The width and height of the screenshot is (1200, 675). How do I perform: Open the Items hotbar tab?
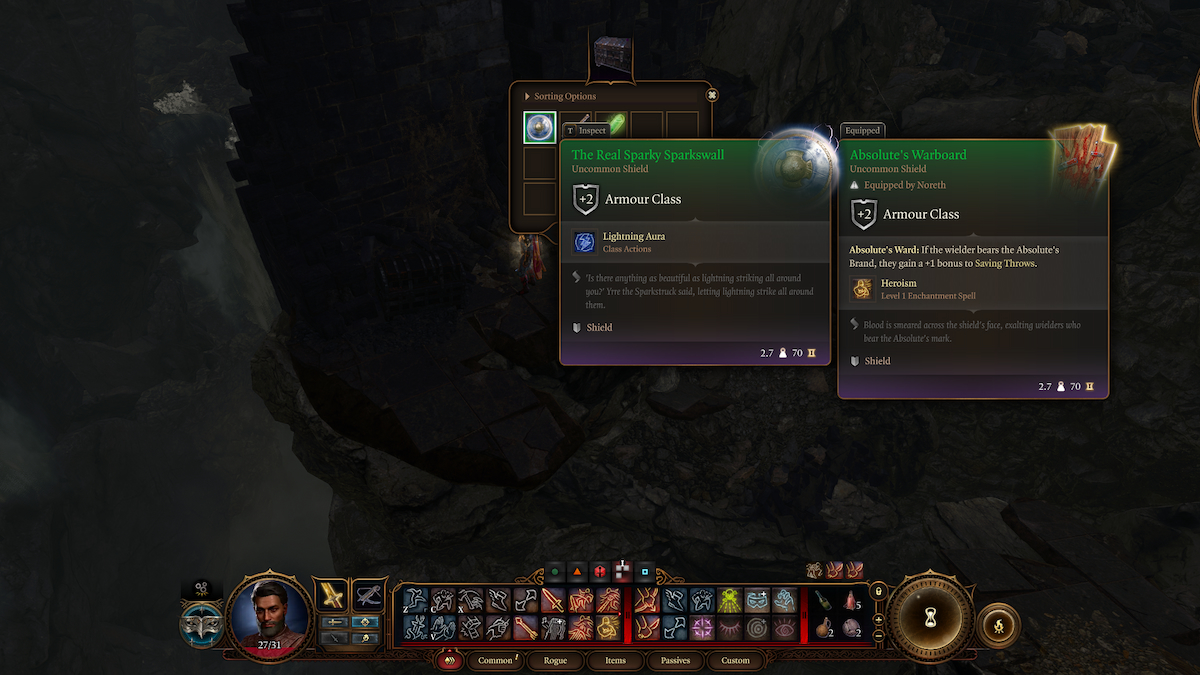coord(615,660)
